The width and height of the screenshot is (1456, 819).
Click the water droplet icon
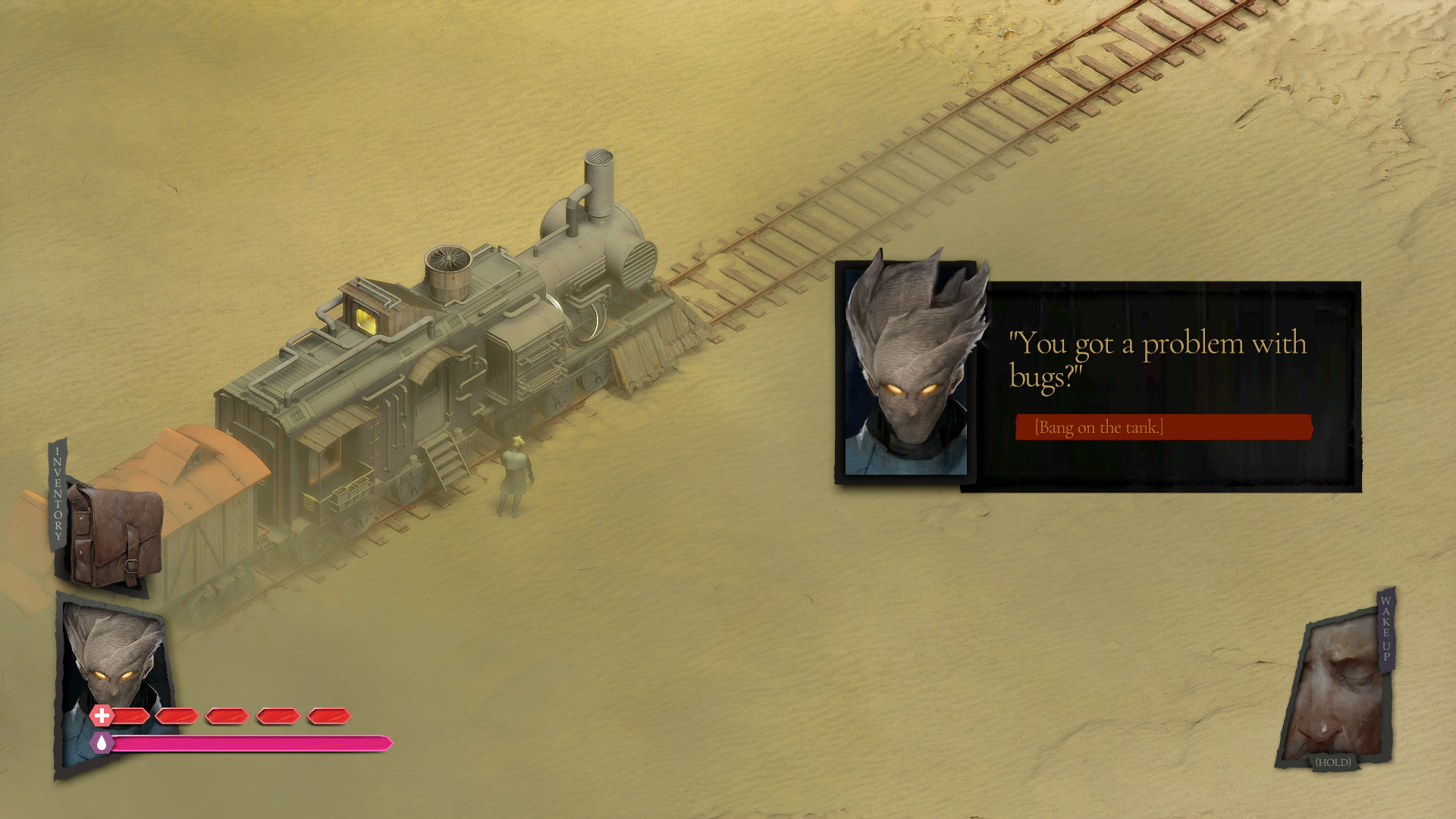[x=101, y=743]
